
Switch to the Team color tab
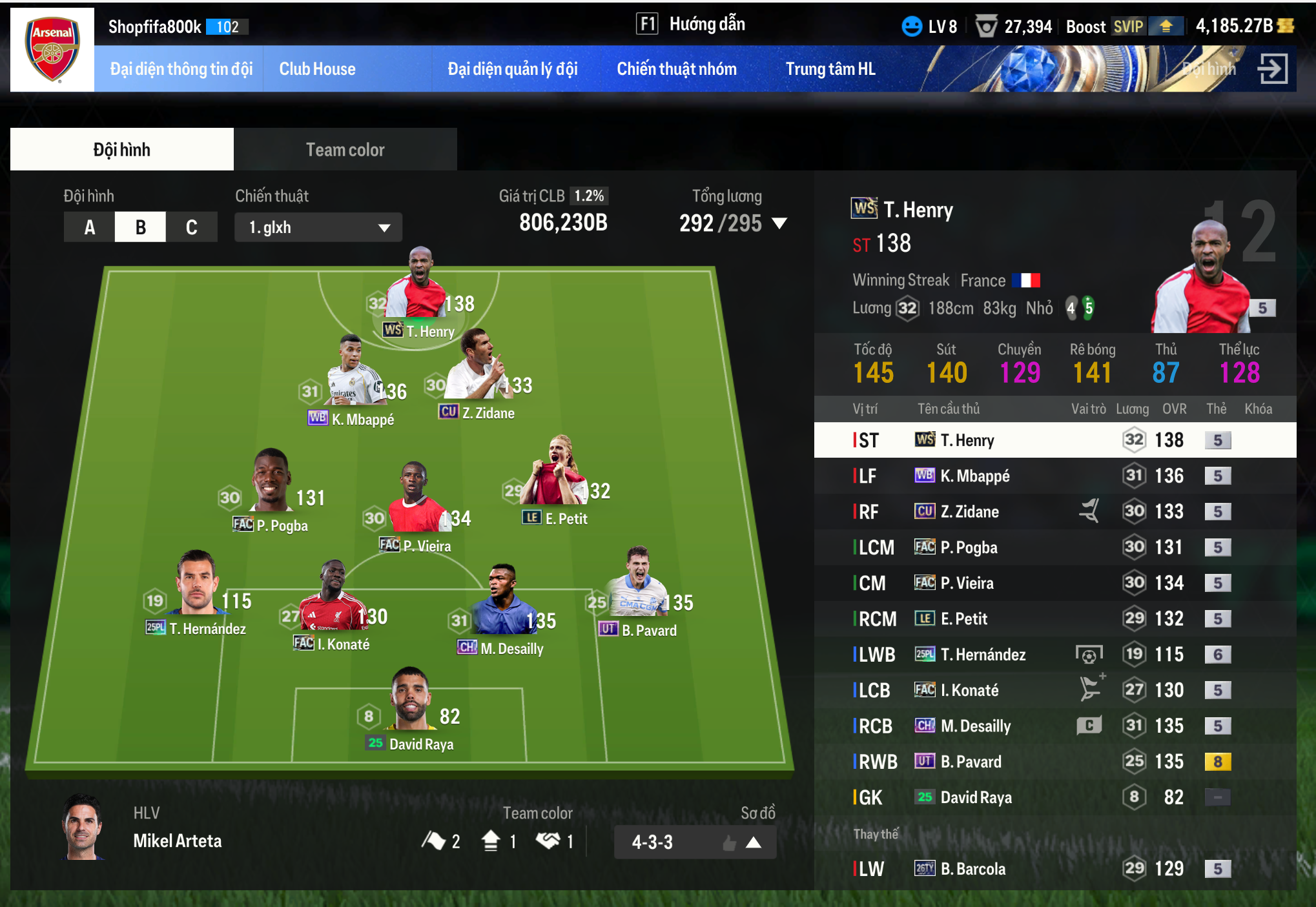[x=345, y=150]
